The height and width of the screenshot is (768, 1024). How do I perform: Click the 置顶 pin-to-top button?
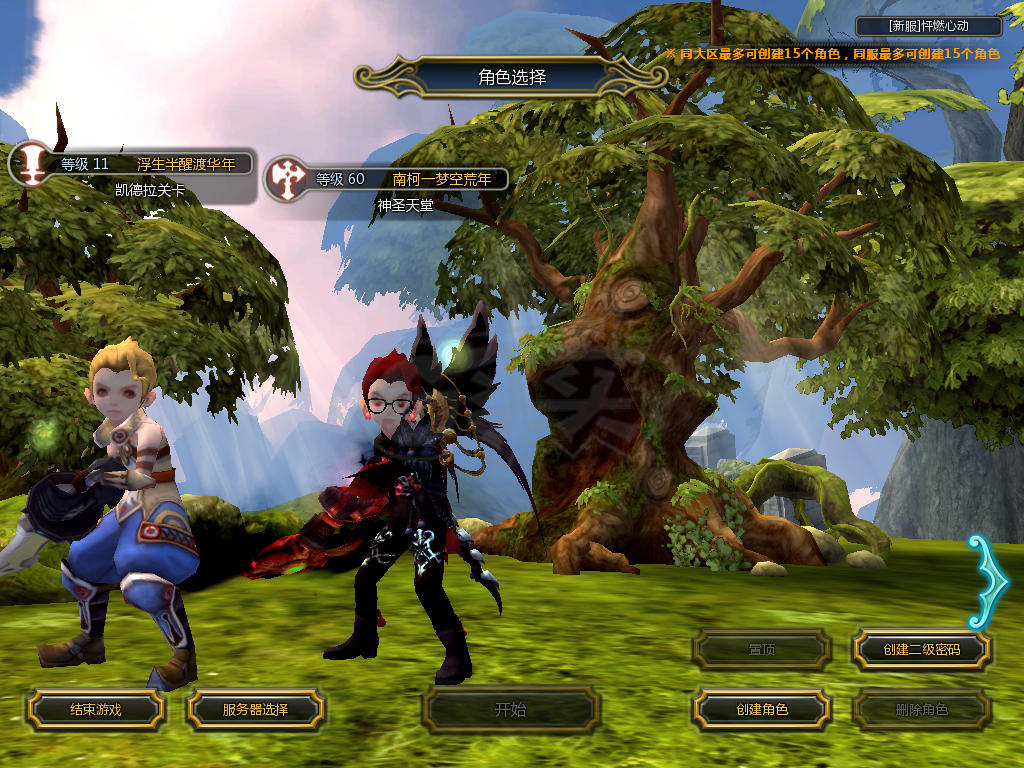[x=762, y=649]
